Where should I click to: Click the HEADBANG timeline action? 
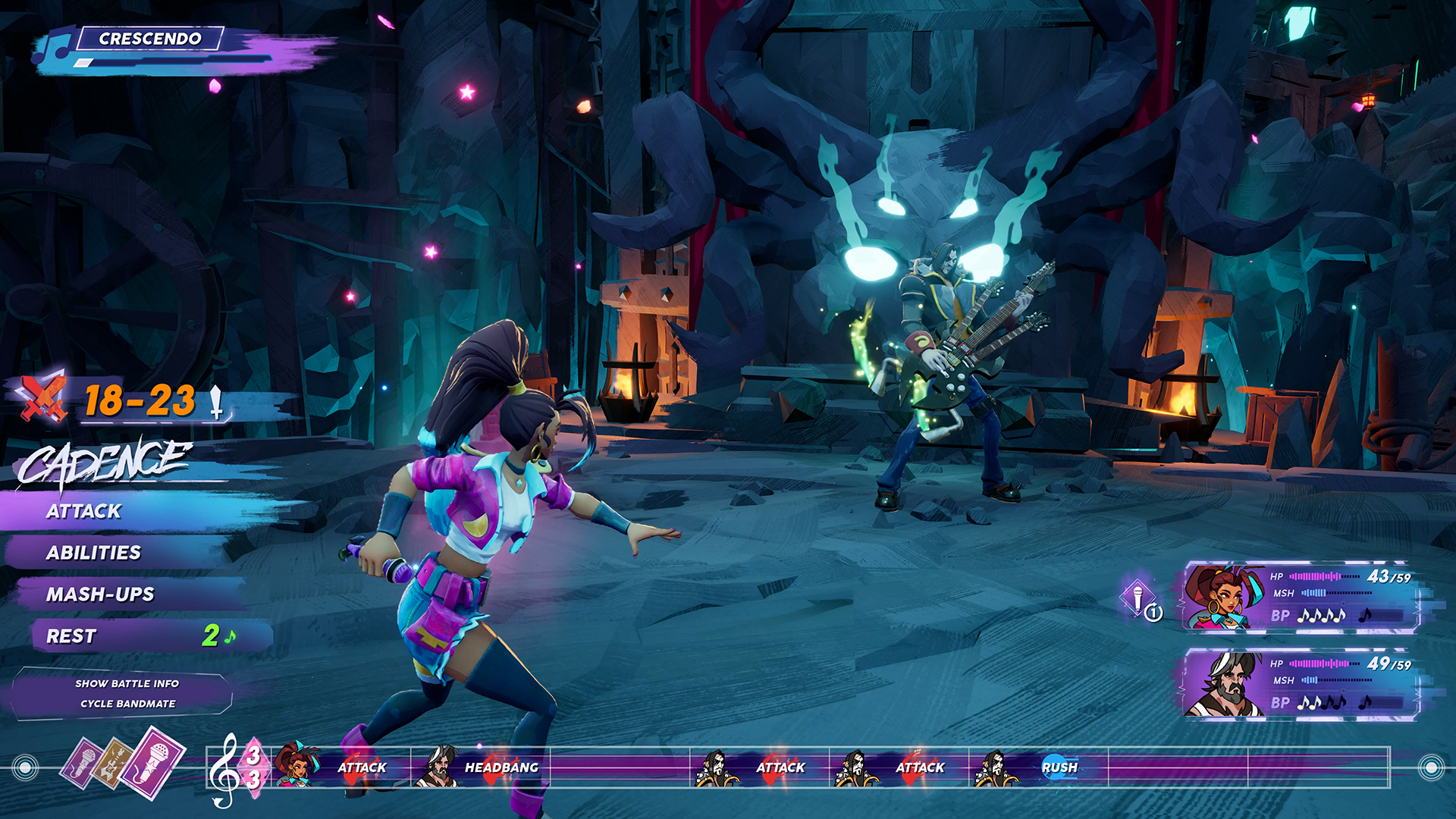tap(504, 767)
